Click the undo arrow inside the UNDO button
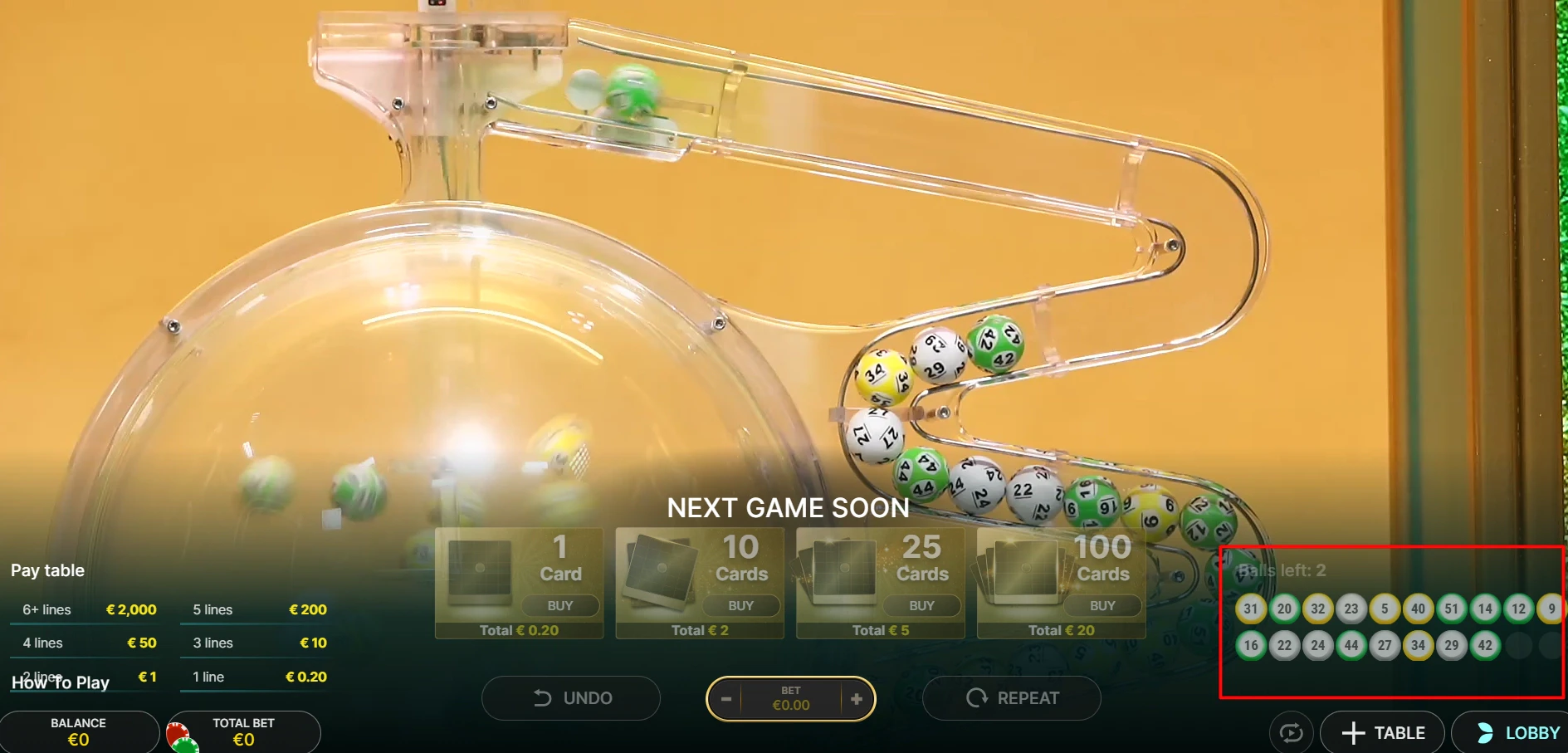This screenshot has width=1568, height=753. tap(543, 697)
